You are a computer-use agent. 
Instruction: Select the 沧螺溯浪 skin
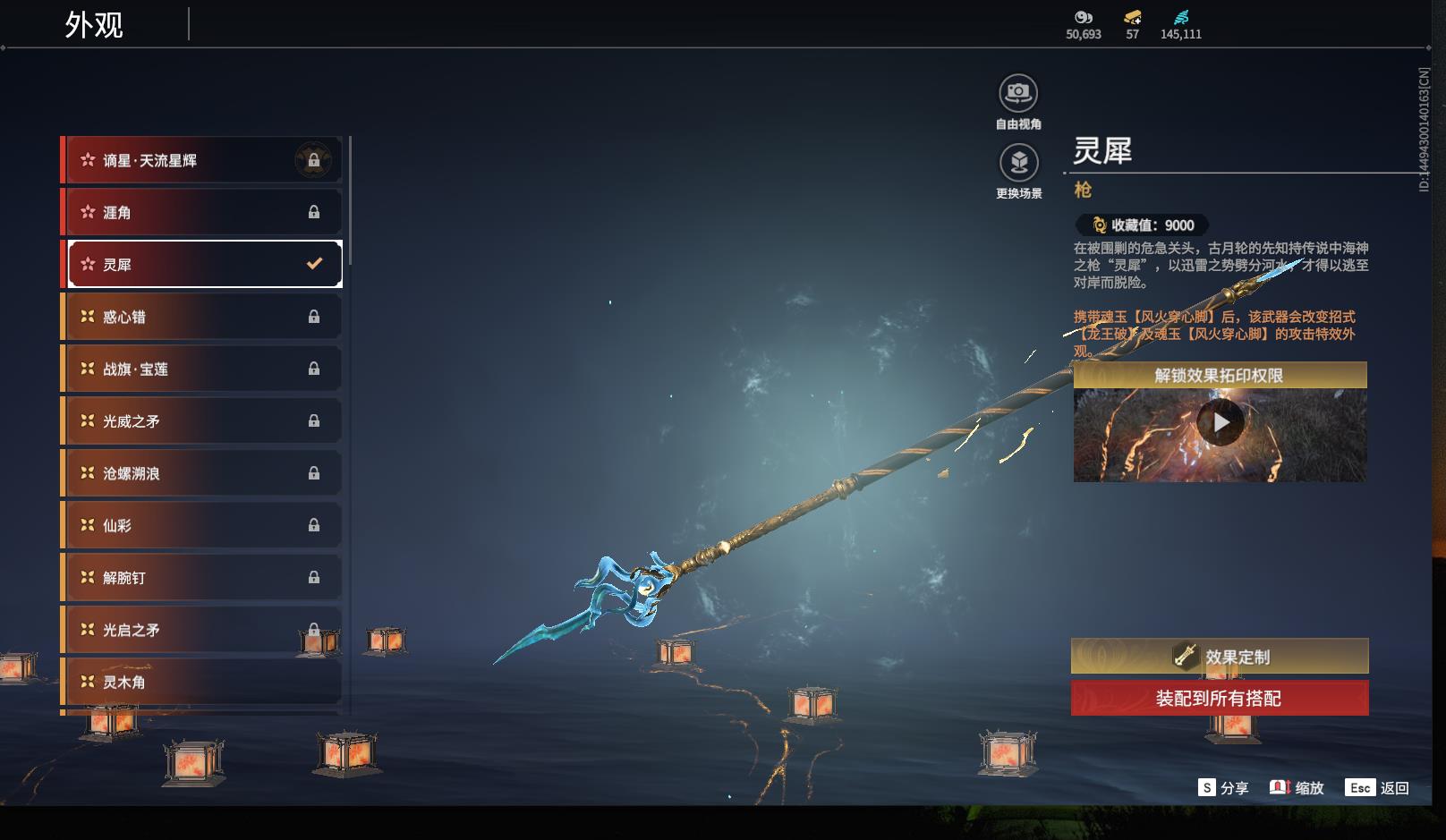(202, 473)
